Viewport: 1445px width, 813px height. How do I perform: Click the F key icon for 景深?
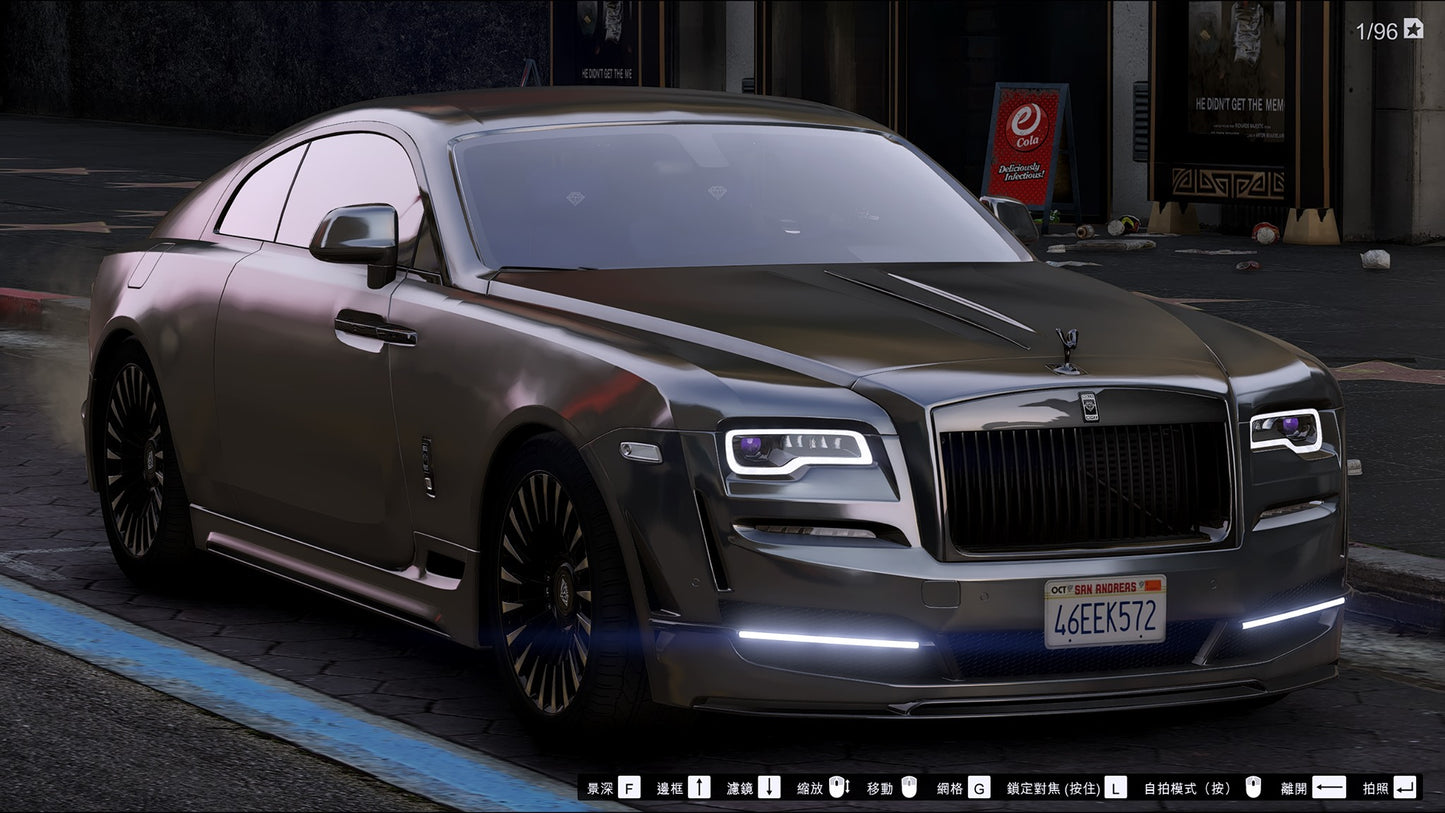pyautogui.click(x=628, y=788)
